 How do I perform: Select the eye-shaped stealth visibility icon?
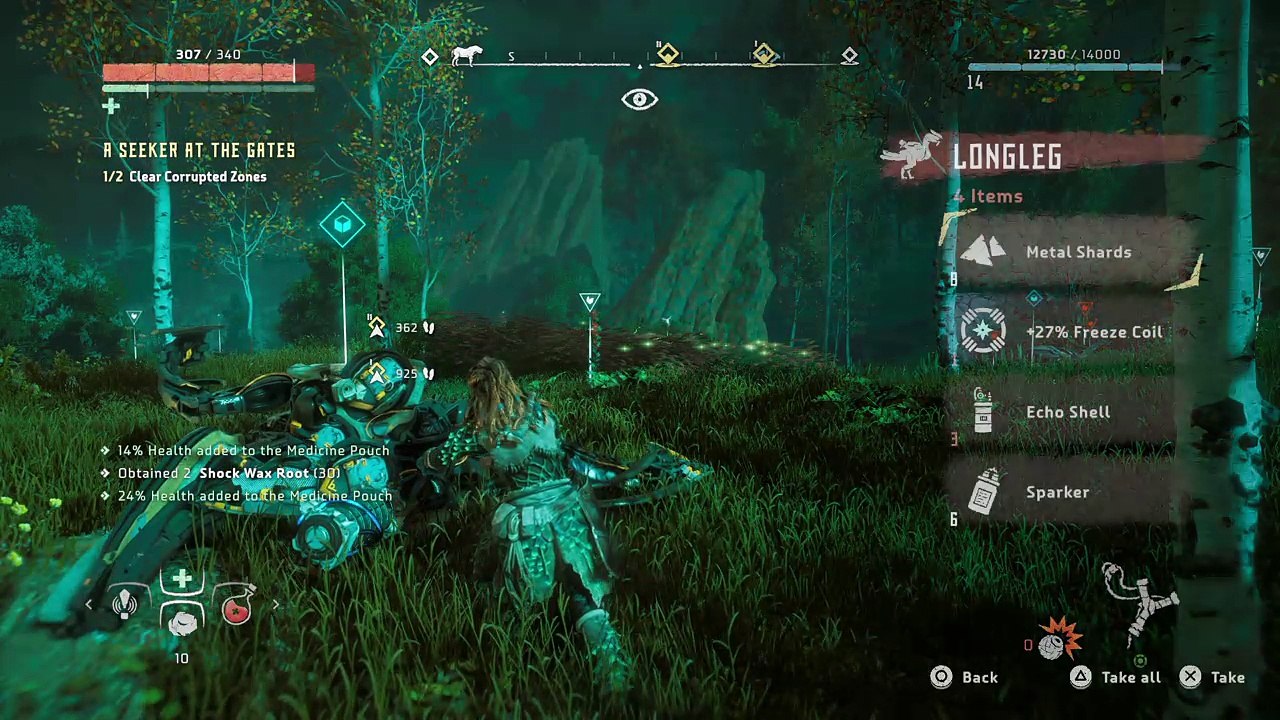point(639,99)
